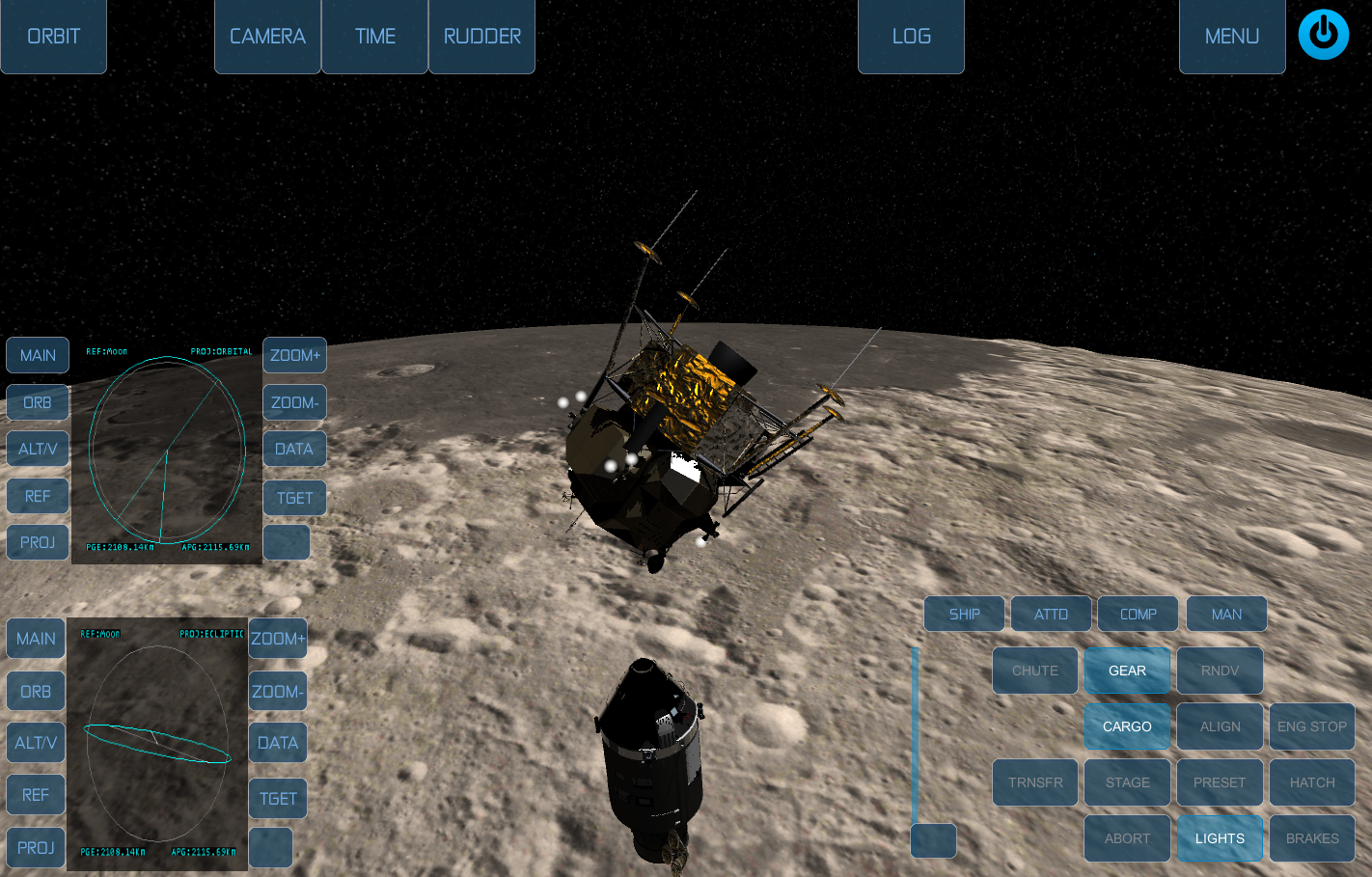This screenshot has height=877, width=1372.
Task: Click REF on the upper MFD panel
Action: 38,495
